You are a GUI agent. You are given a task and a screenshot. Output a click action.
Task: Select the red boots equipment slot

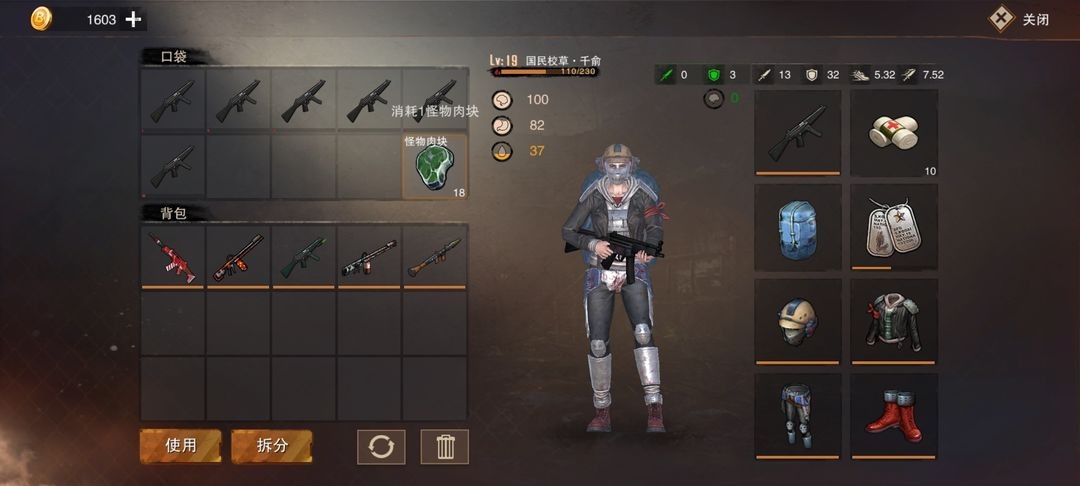[894, 415]
